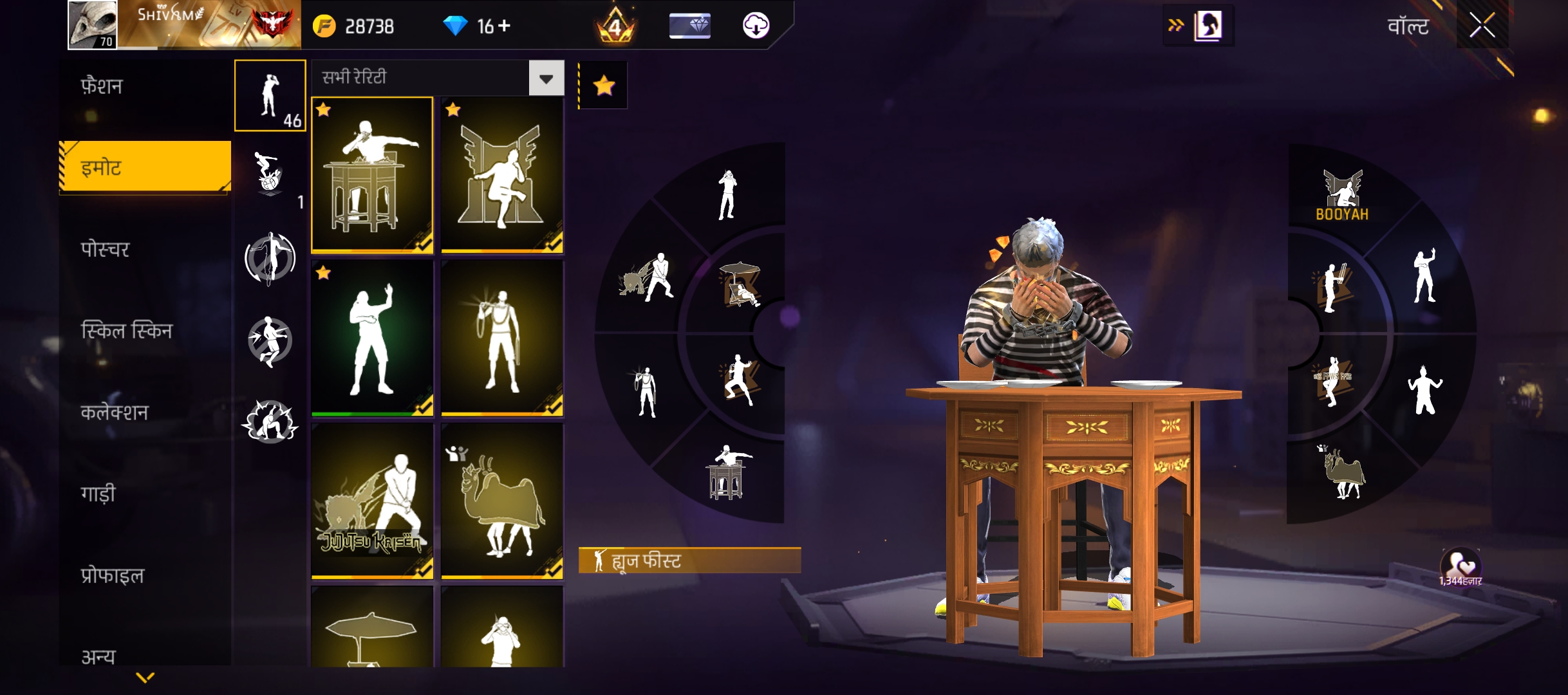Open the फ़ैशन (Fashion) category

(102, 86)
